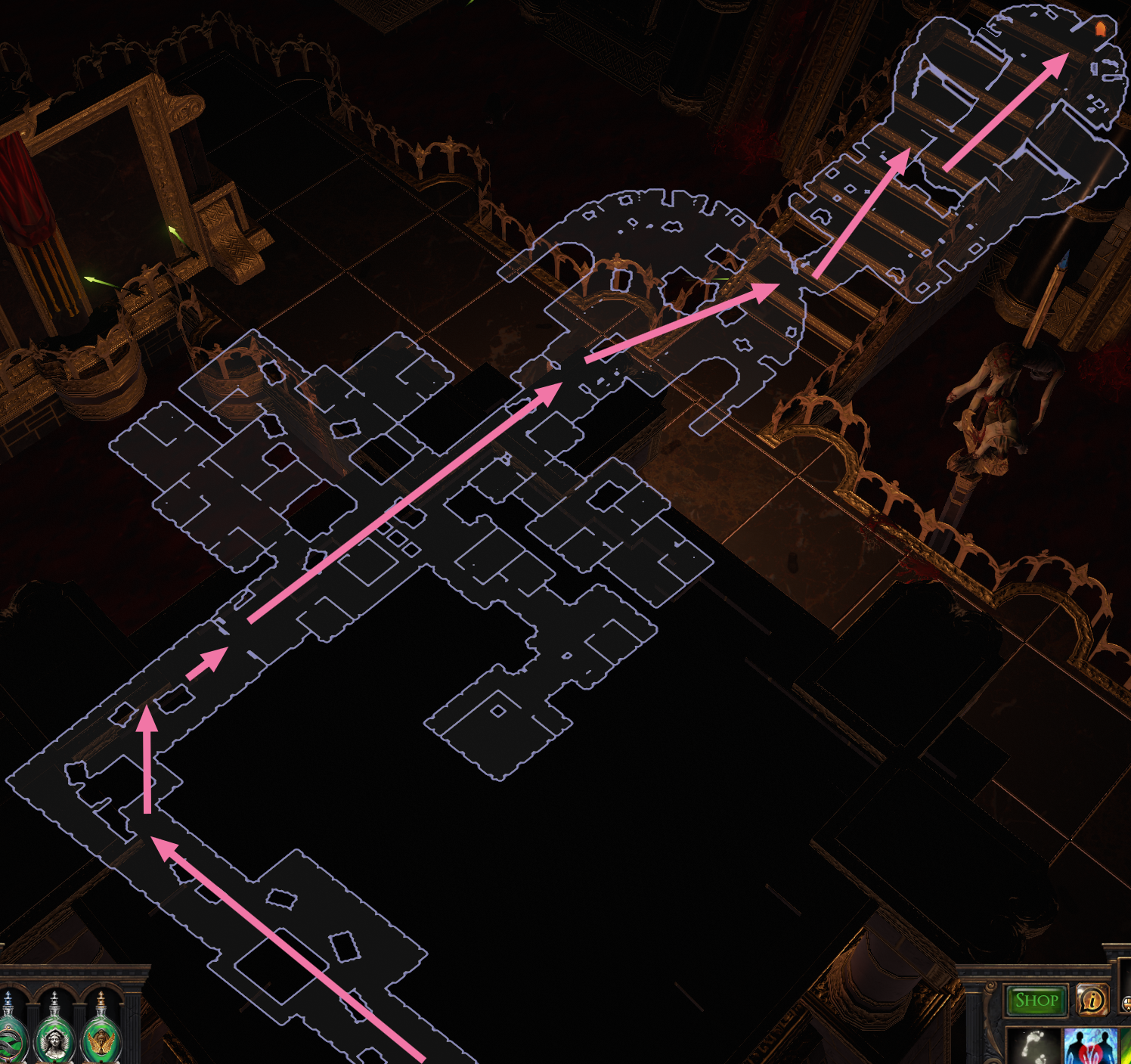Use the flask with golden wings
This screenshot has height=1064, width=1131.
click(x=101, y=1035)
